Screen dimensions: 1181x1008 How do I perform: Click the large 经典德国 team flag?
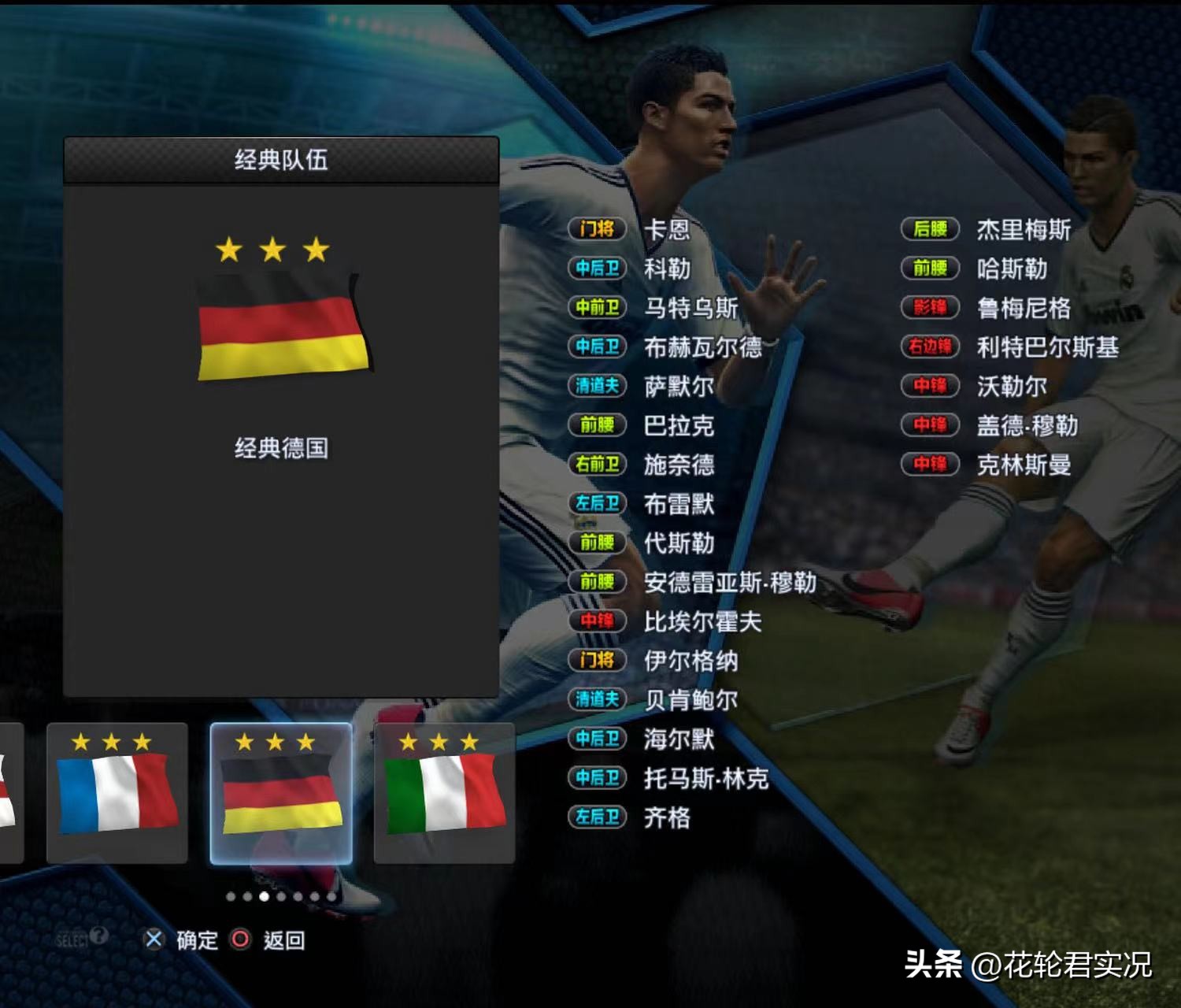pos(283,328)
